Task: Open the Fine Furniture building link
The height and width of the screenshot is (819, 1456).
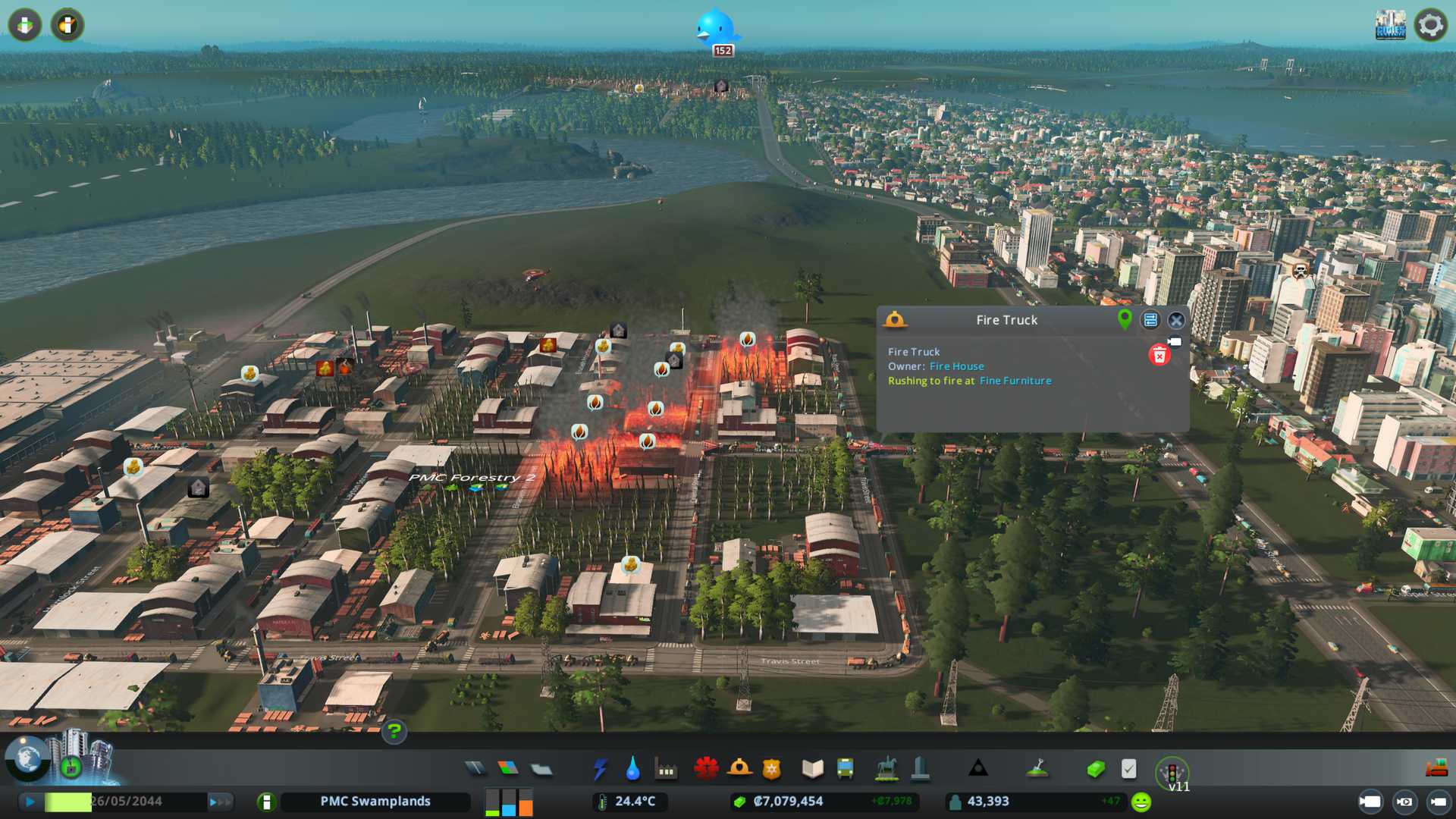Action: point(1015,381)
